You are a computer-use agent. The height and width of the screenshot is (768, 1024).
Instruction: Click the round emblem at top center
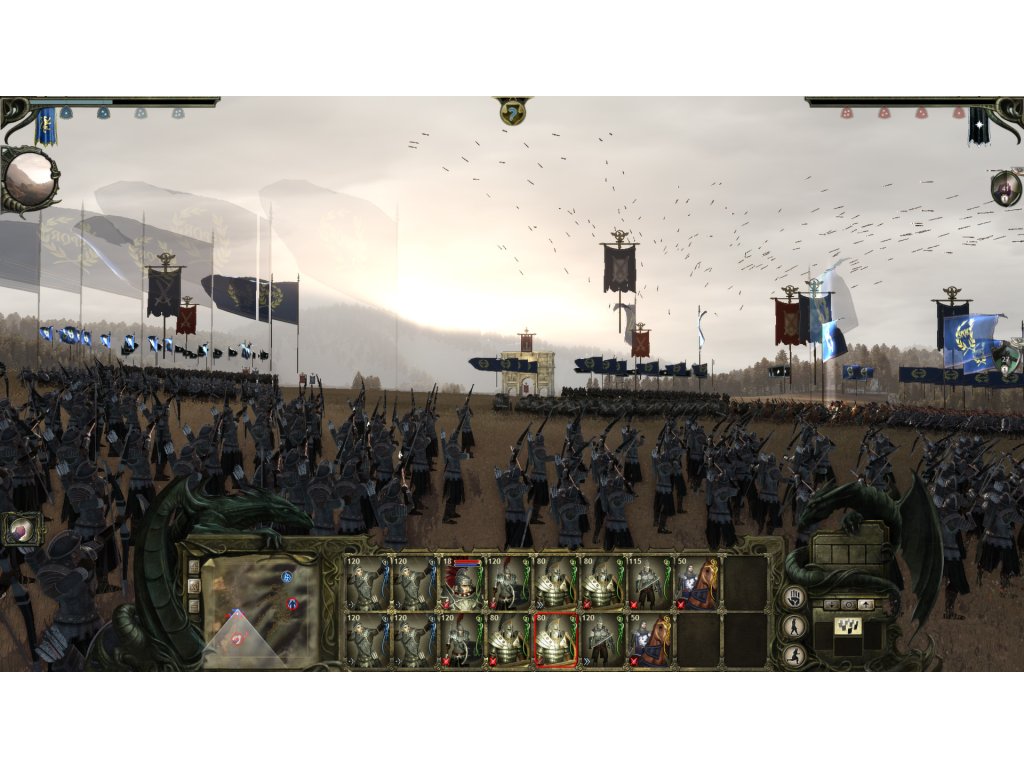512,111
